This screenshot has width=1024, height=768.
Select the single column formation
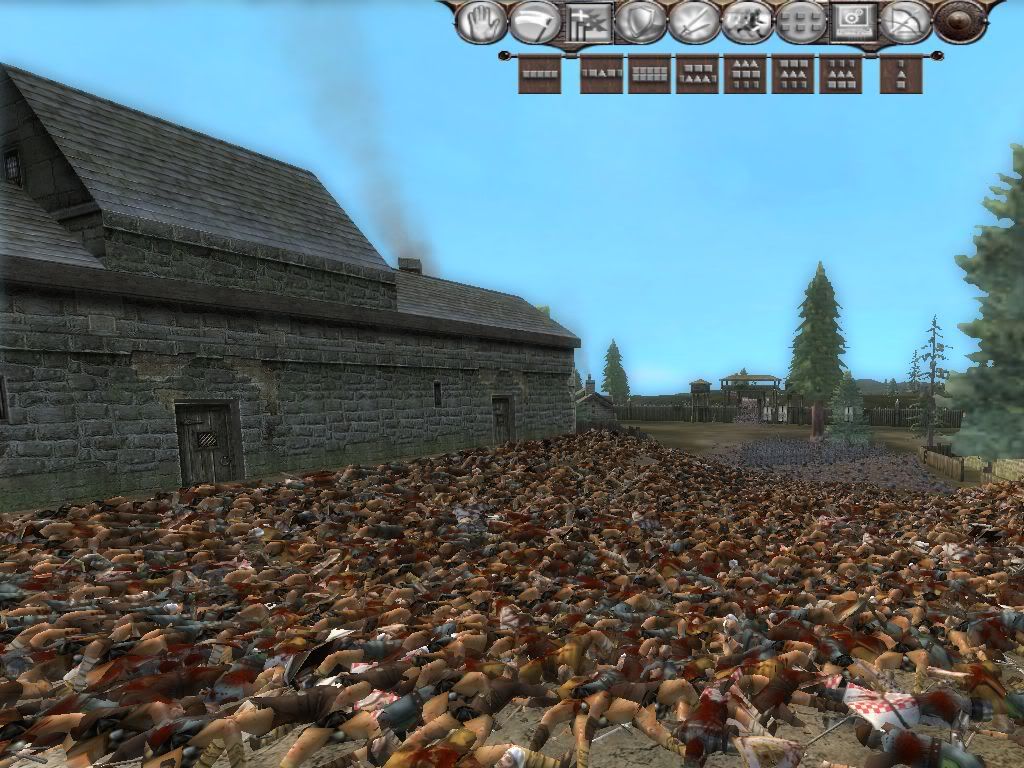coord(900,74)
